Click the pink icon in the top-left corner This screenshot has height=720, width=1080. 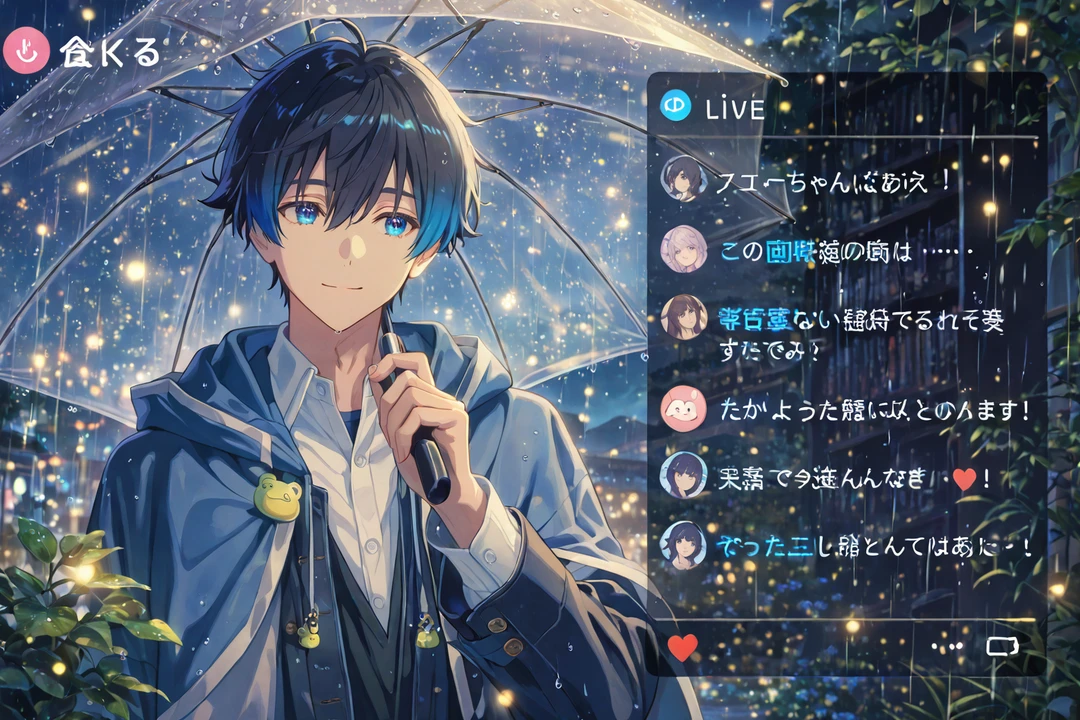(x=26, y=52)
